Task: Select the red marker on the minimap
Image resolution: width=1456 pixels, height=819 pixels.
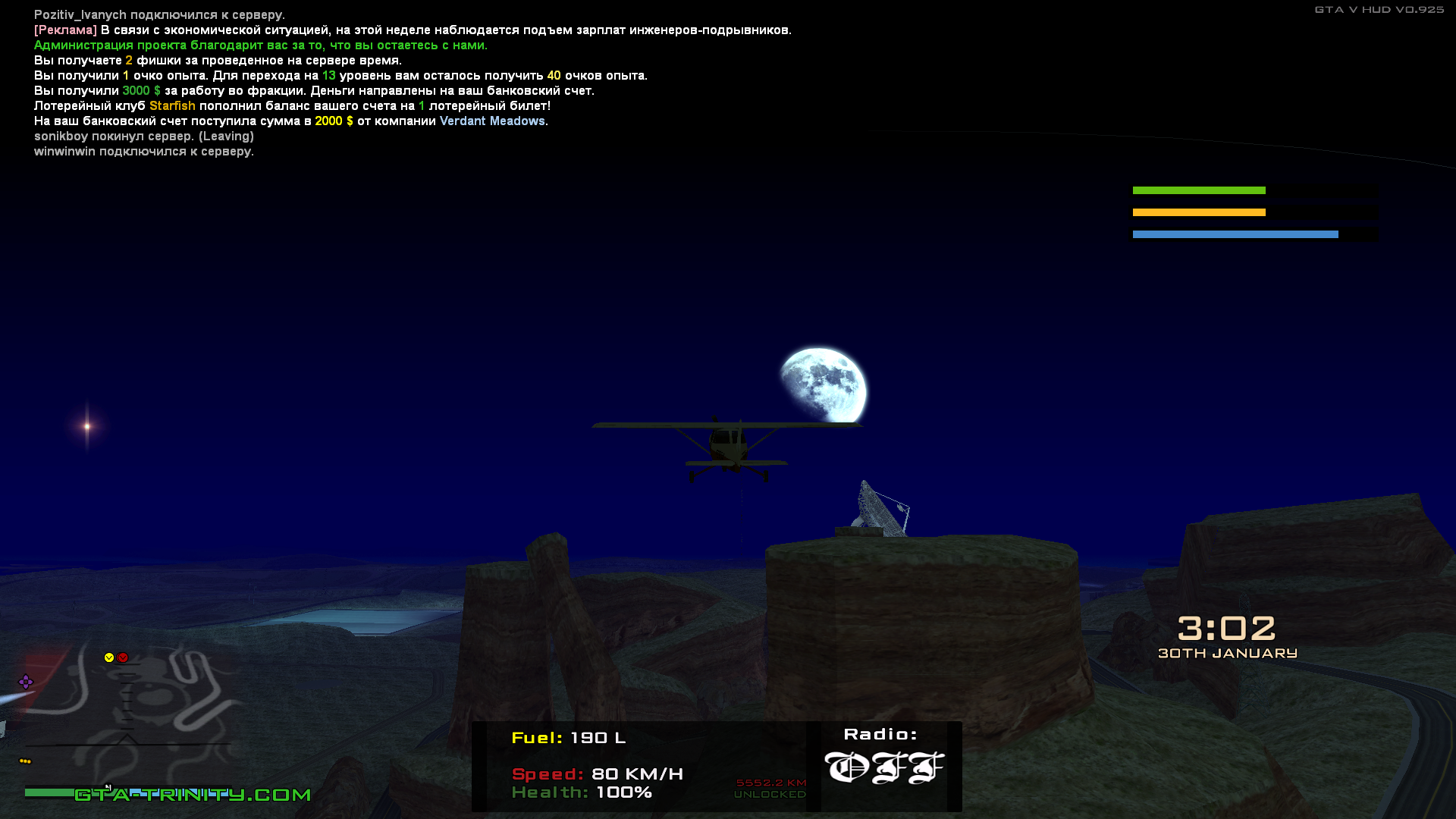Action: pyautogui.click(x=123, y=657)
